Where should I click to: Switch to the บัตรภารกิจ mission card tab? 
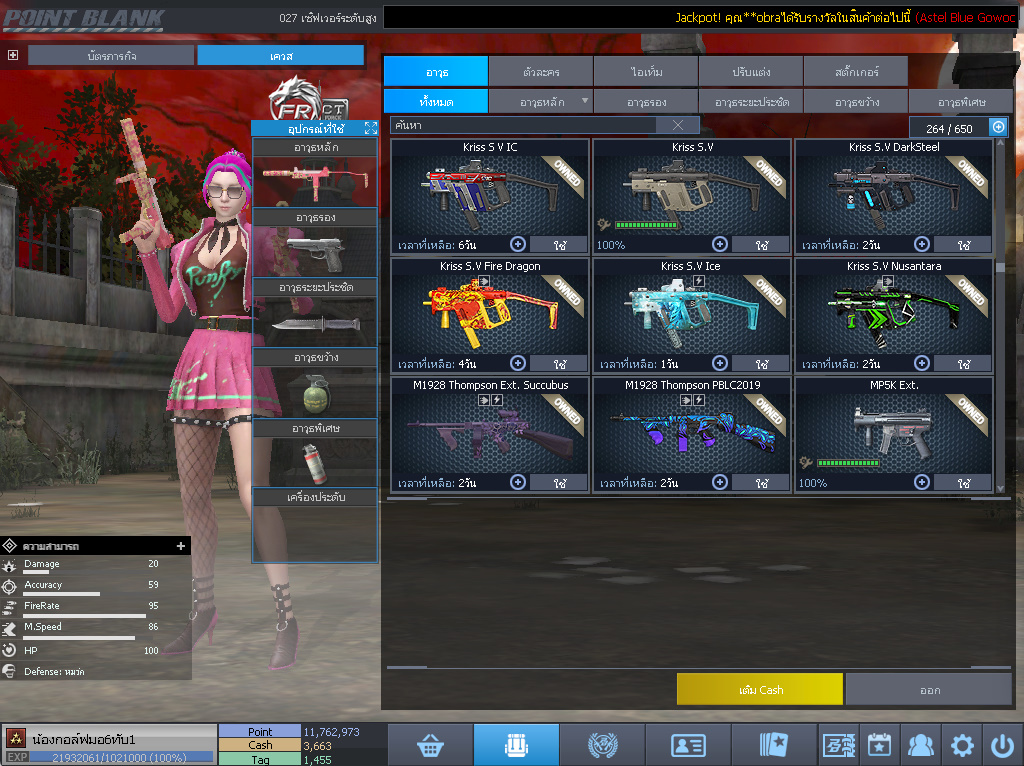point(111,56)
